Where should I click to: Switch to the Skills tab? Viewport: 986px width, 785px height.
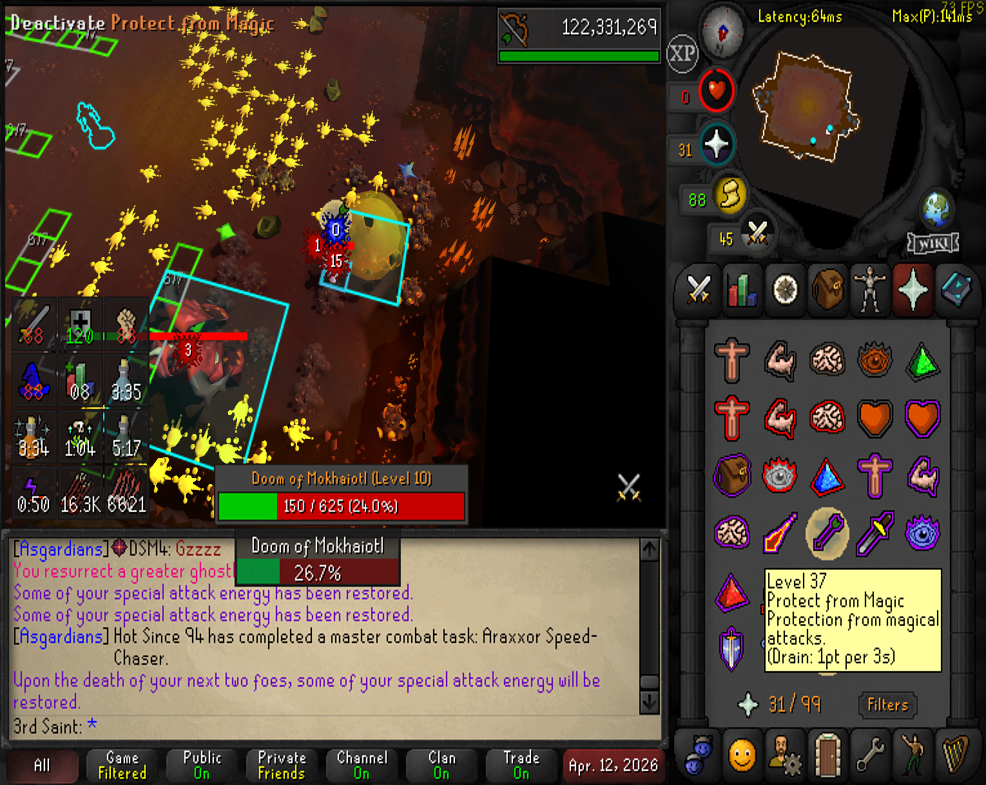[x=742, y=290]
